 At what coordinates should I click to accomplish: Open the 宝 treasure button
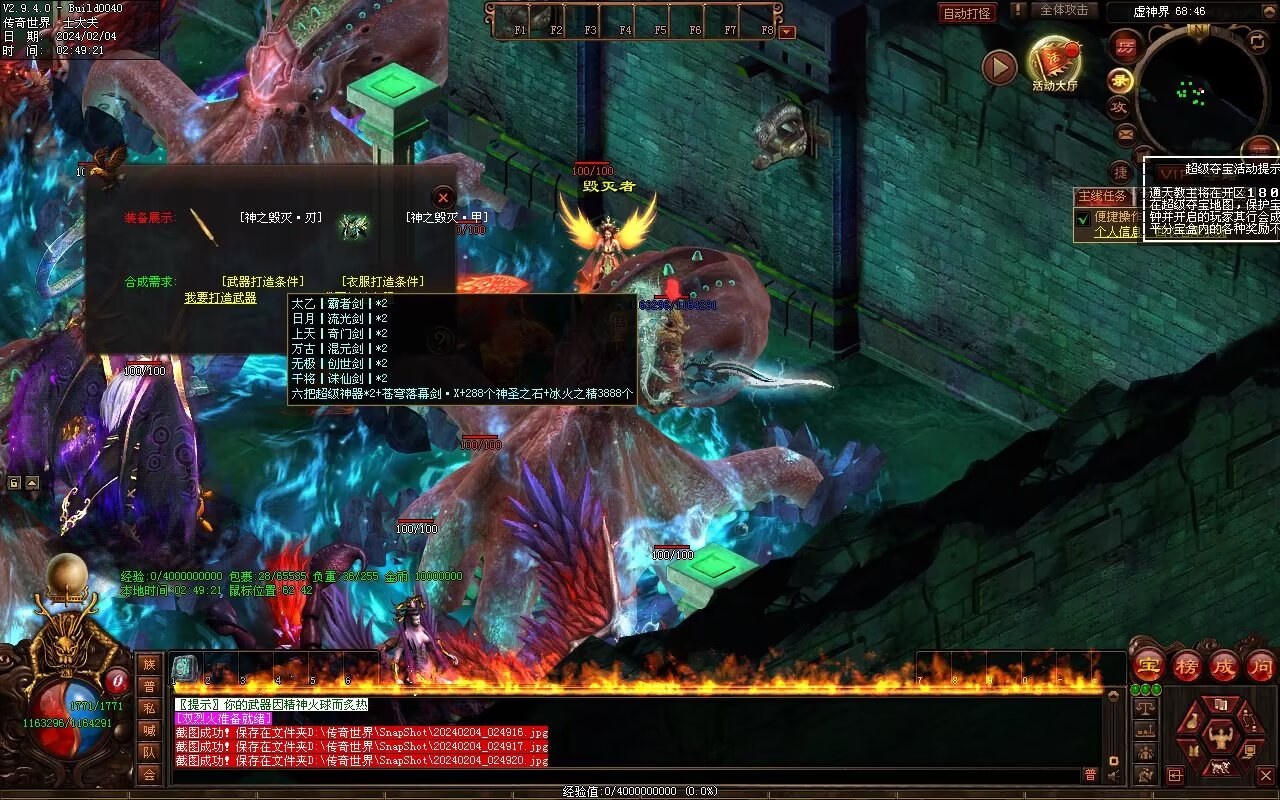[x=1147, y=667]
